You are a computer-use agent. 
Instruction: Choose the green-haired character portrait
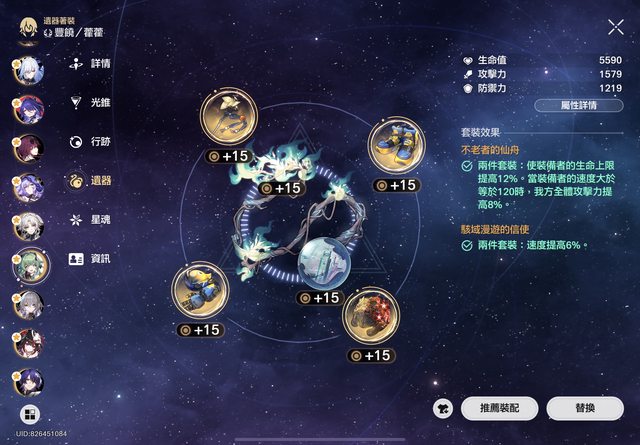click(x=29, y=265)
